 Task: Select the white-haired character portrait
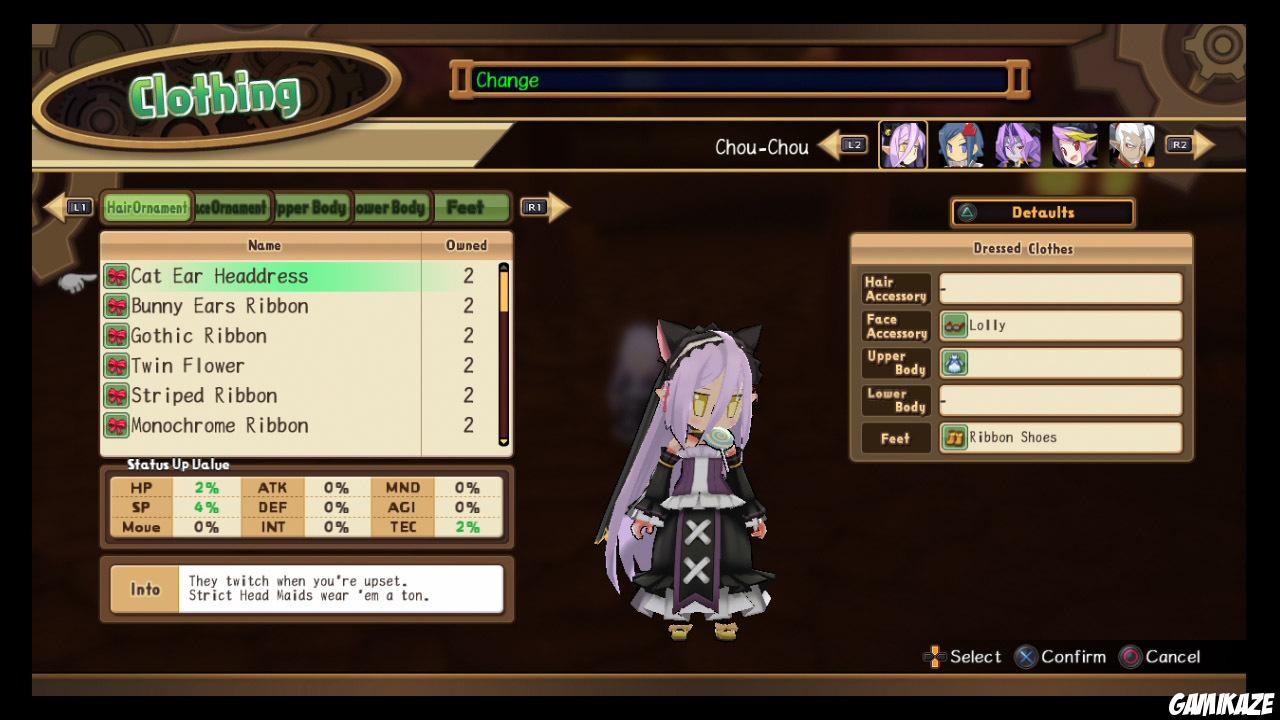tap(1131, 144)
